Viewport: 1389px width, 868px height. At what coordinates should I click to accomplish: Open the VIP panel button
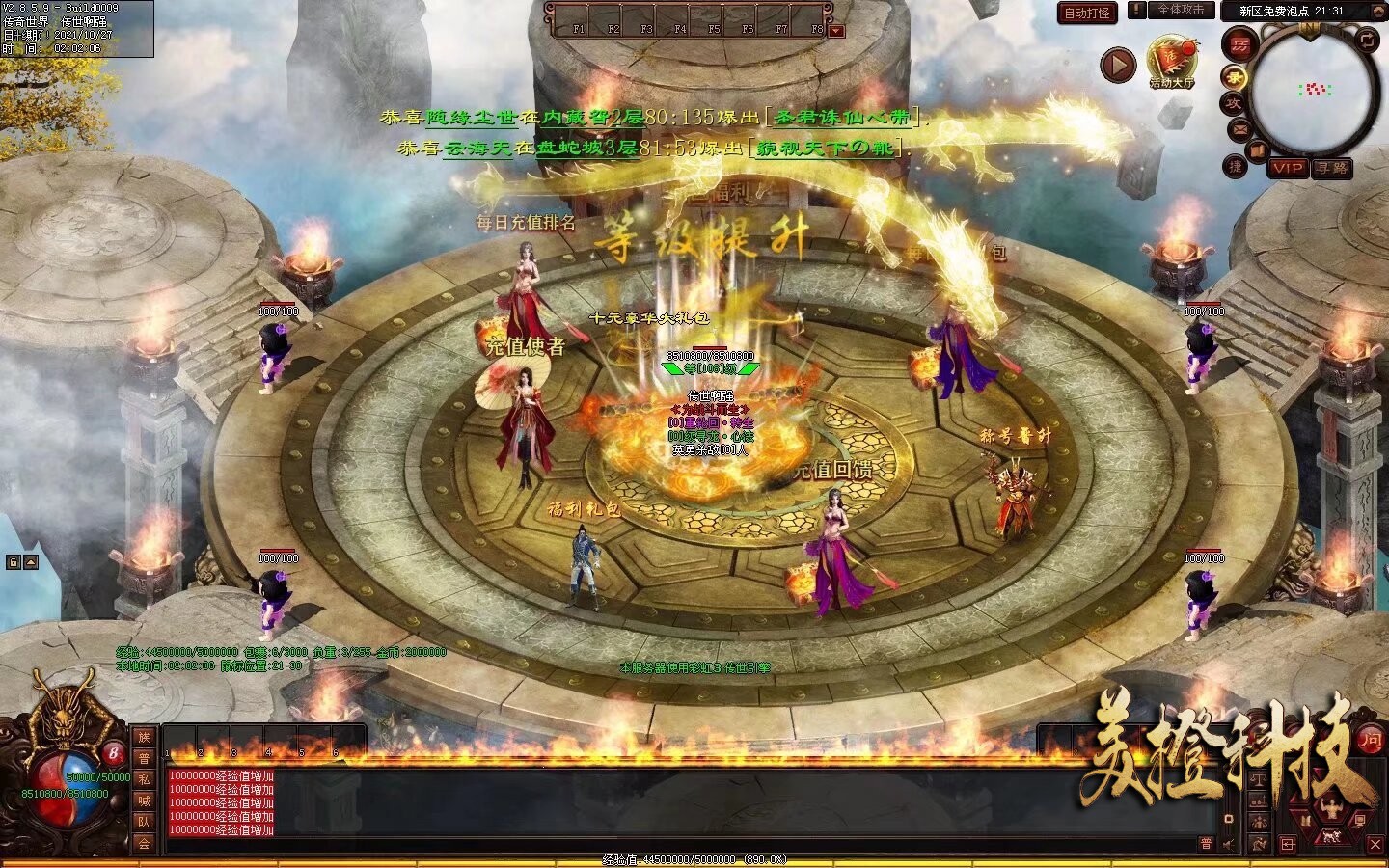pos(1287,168)
